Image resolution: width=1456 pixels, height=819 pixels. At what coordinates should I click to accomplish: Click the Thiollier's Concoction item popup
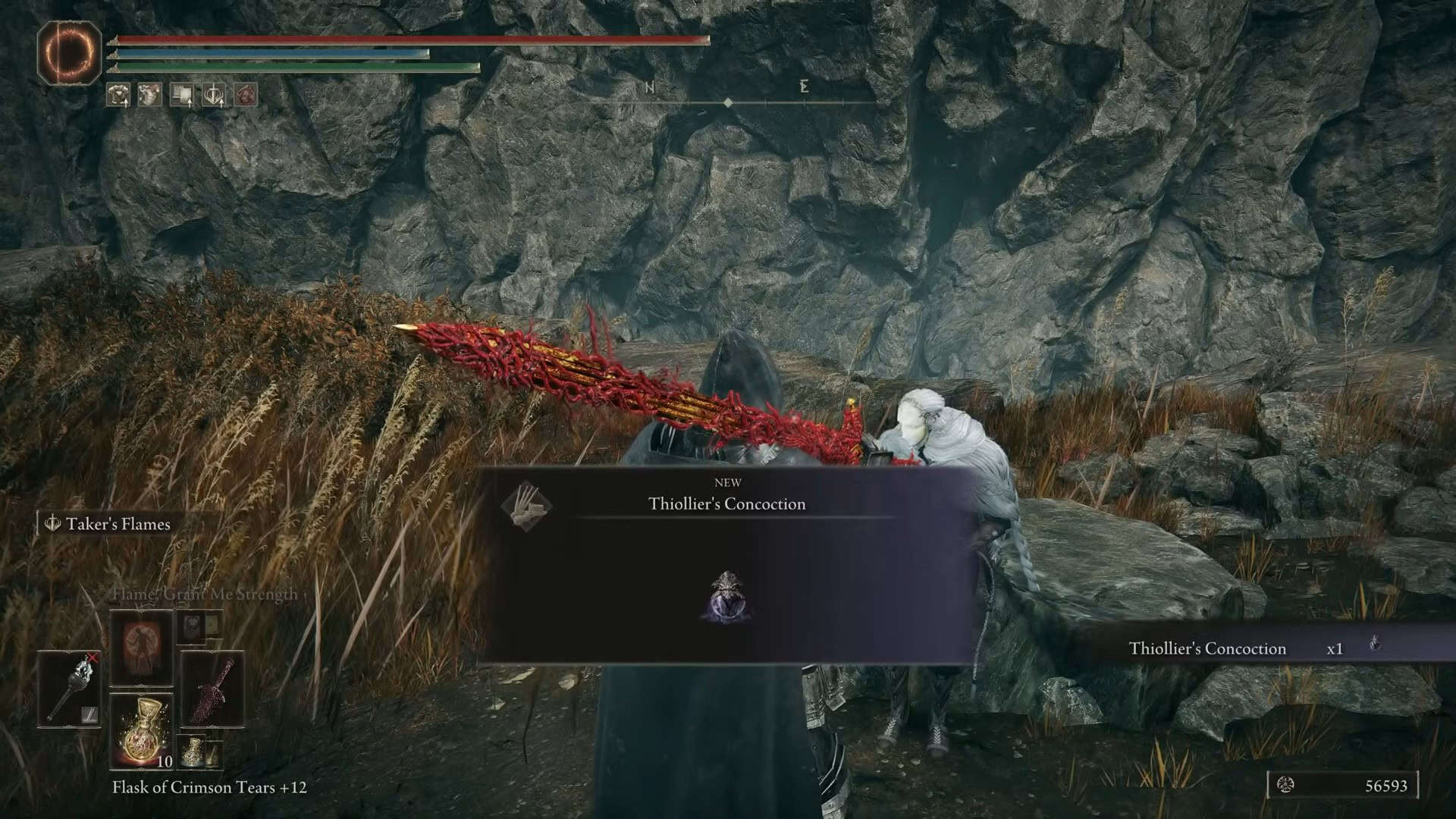tap(726, 566)
